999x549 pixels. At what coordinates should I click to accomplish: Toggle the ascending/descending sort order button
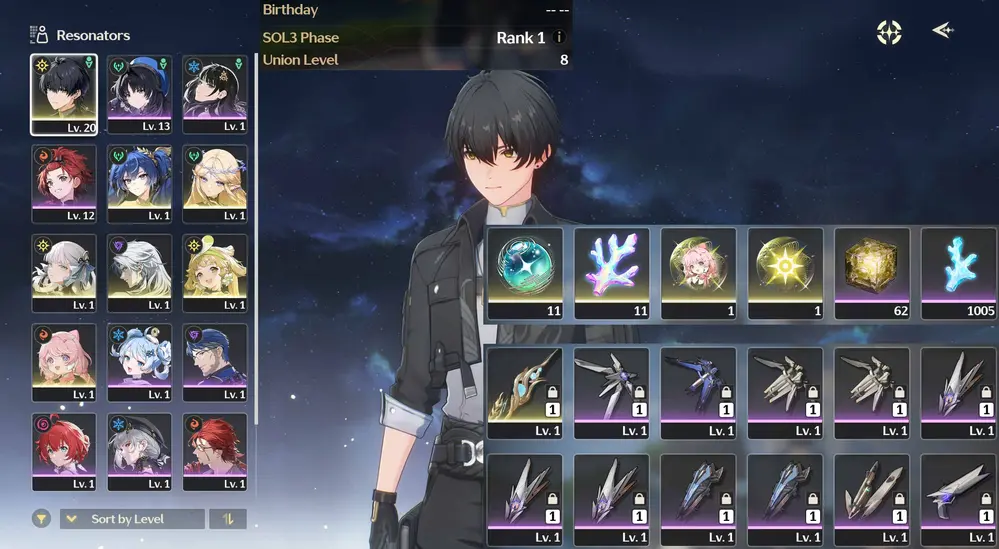(x=229, y=519)
